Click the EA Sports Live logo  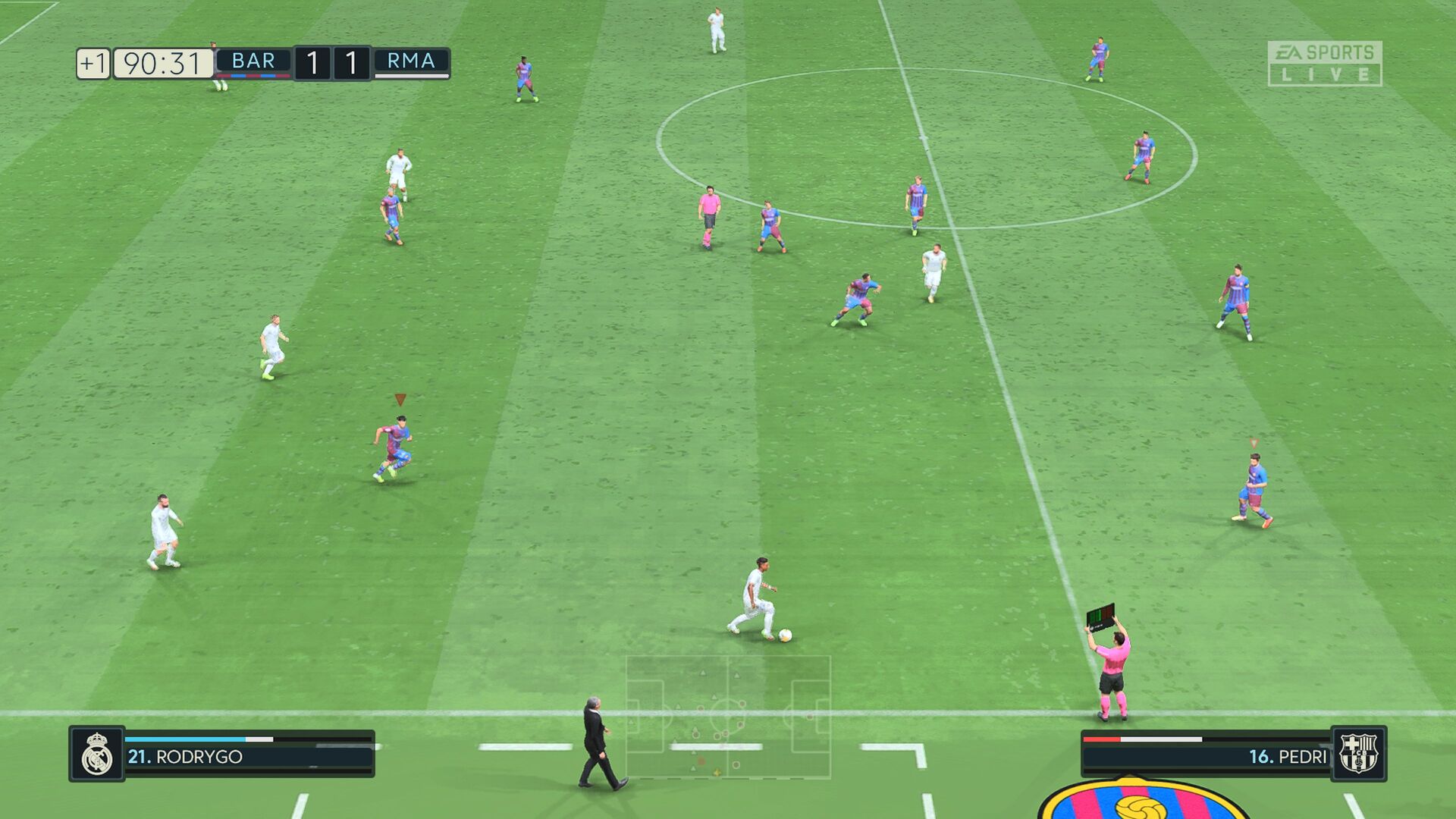point(1324,63)
